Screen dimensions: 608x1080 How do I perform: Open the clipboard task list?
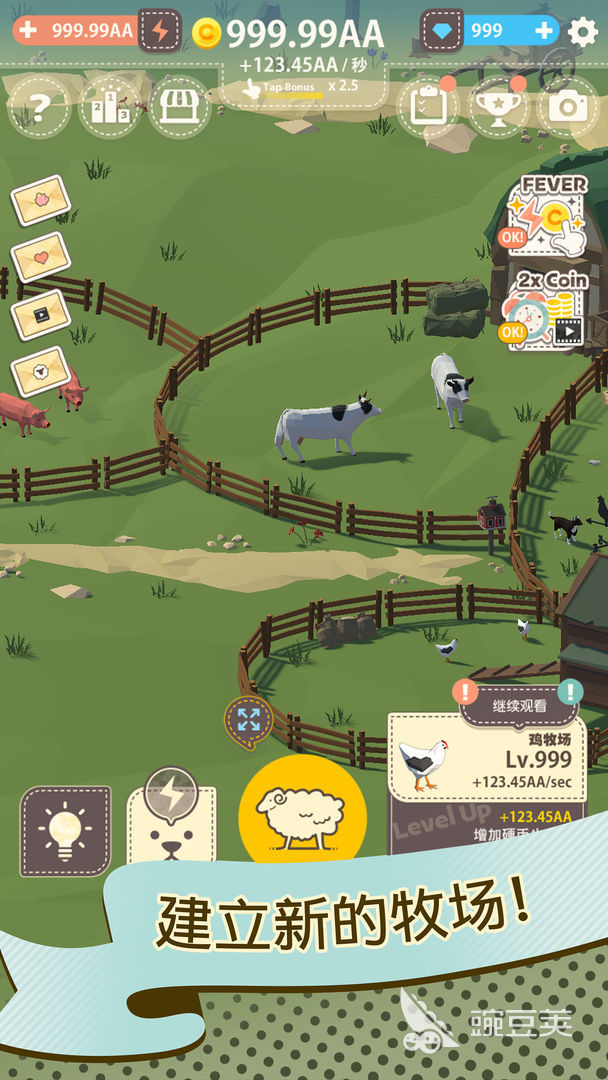pos(427,106)
